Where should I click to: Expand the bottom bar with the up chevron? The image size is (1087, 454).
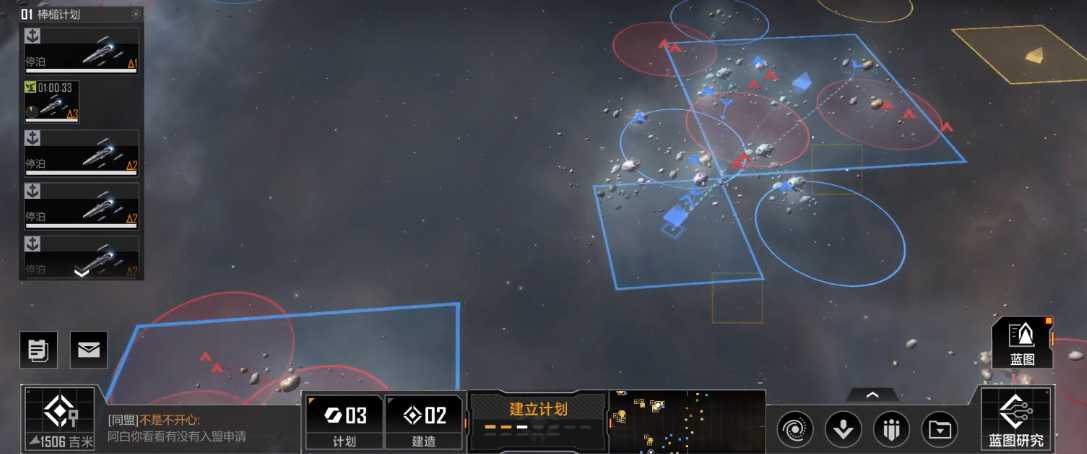pos(872,396)
